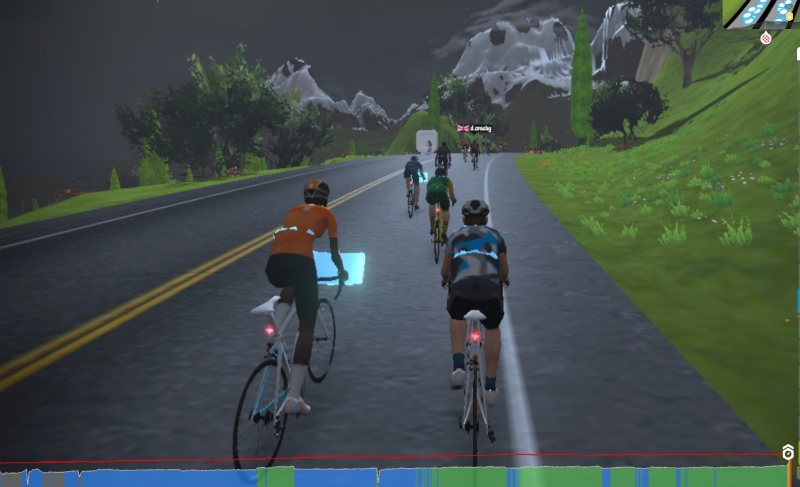Click the checkered finish marker below the minimap

(x=766, y=39)
